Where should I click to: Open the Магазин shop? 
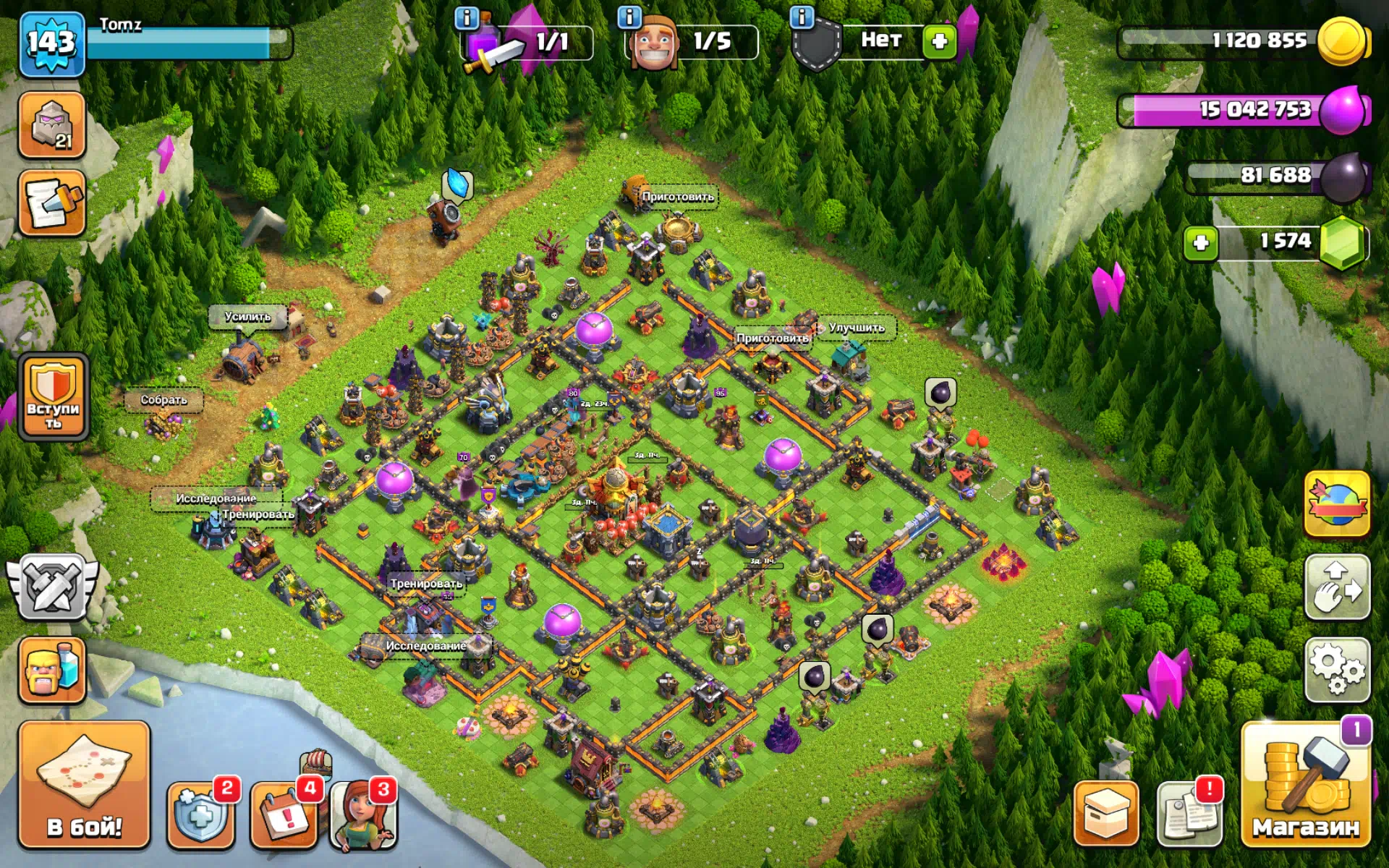(1305, 784)
